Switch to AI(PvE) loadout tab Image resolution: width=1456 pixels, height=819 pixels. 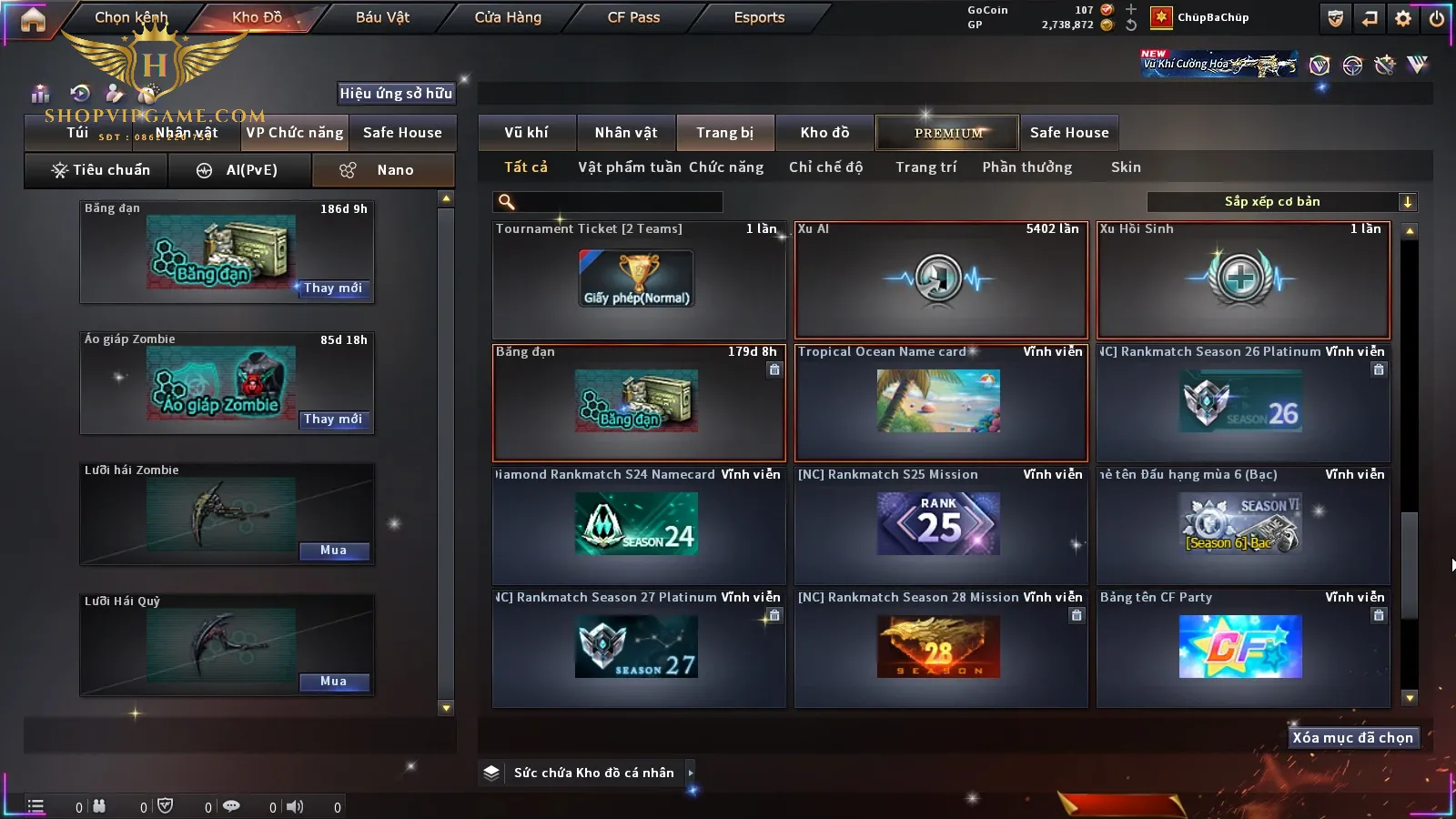click(x=240, y=170)
